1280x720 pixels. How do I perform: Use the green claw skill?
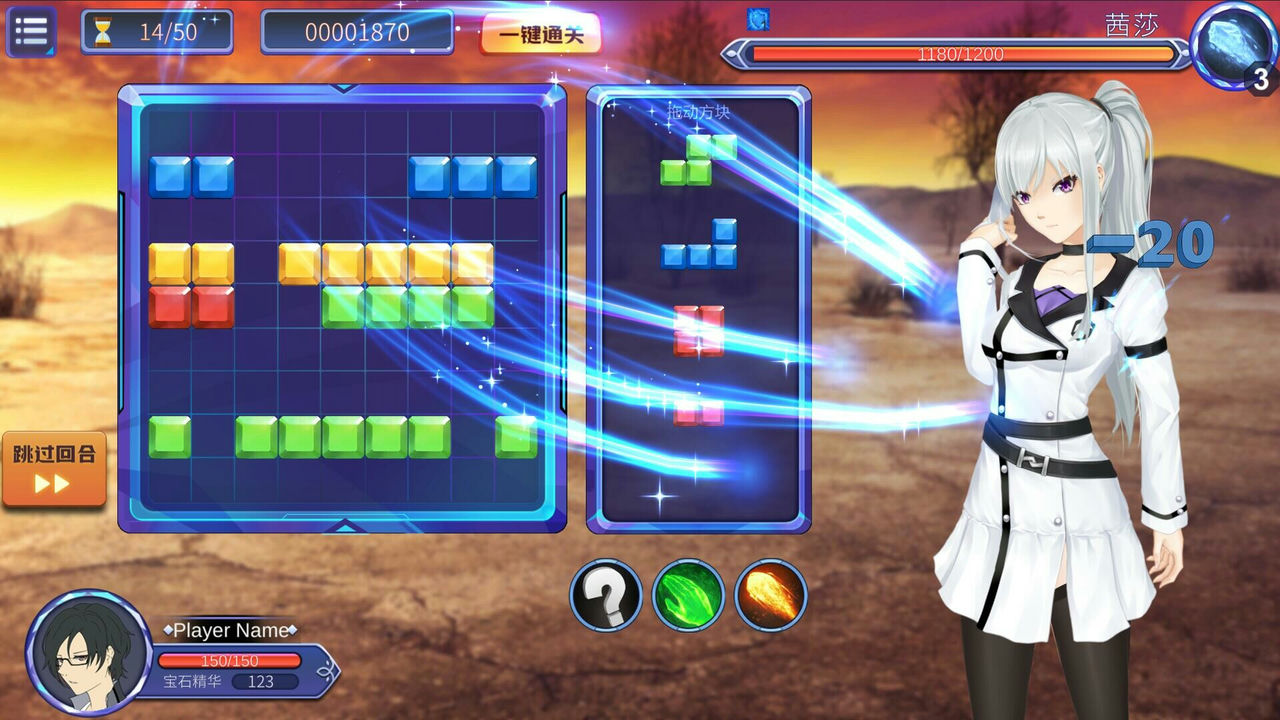pos(689,594)
